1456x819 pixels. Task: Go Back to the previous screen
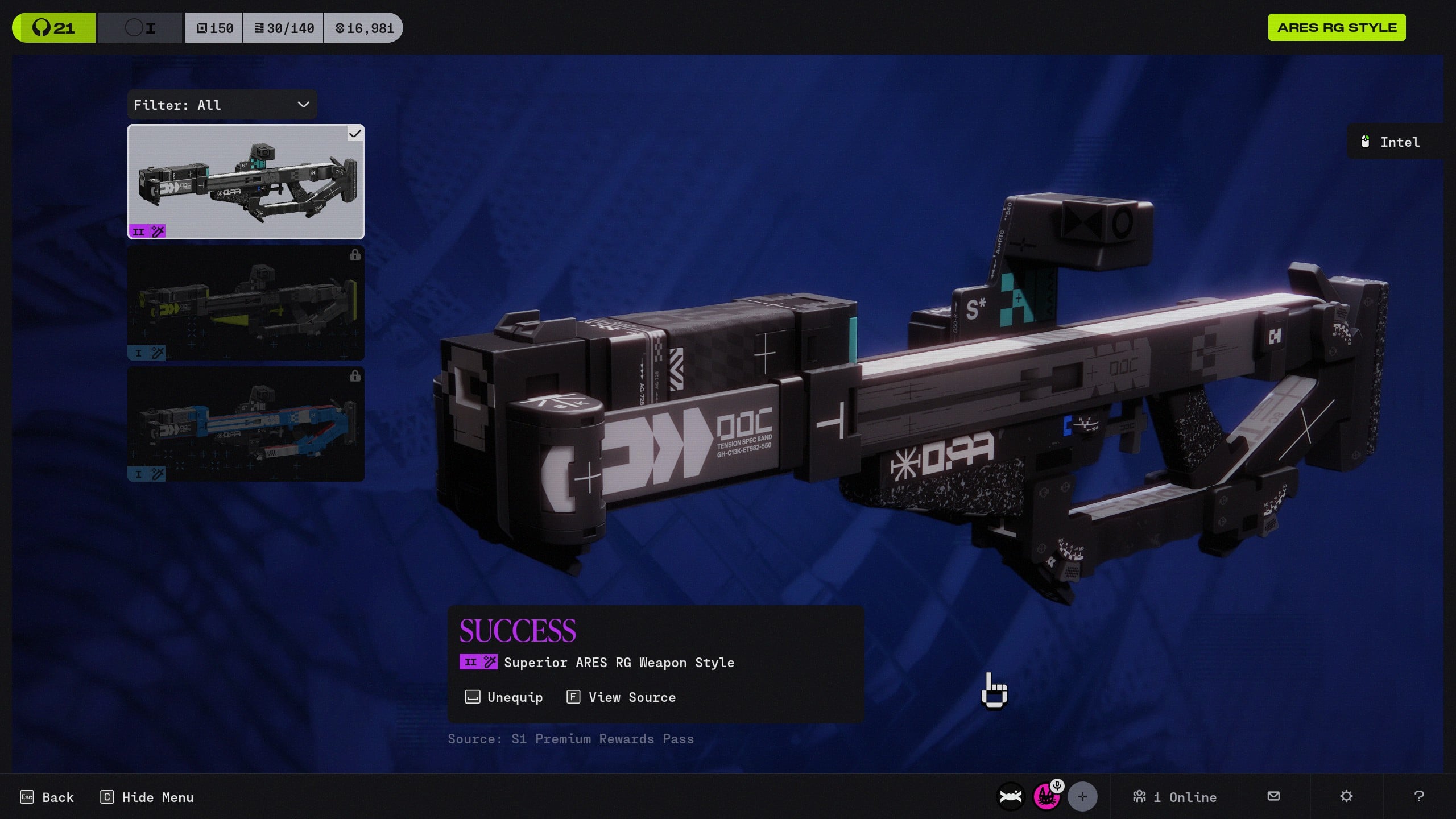click(47, 797)
